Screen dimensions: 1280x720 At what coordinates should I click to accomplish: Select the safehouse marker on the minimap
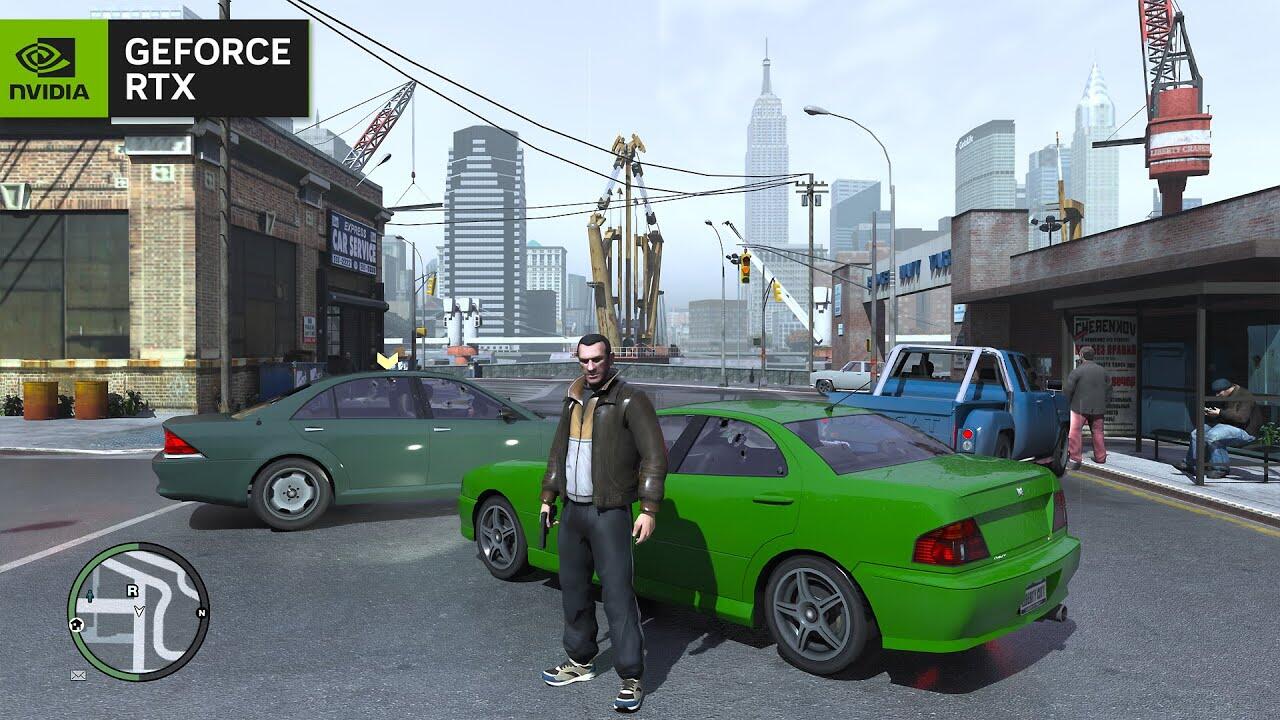coord(77,624)
